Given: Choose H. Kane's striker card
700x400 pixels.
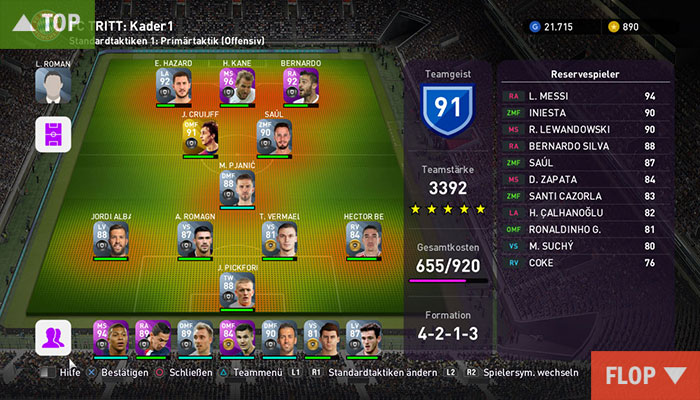Looking at the screenshot, I should tap(236, 88).
